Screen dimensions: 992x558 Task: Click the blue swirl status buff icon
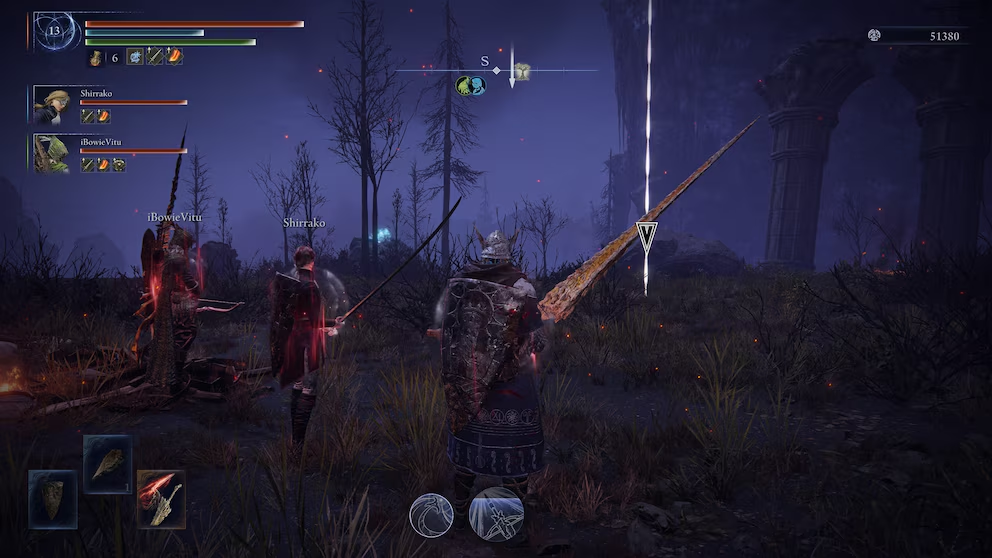135,58
